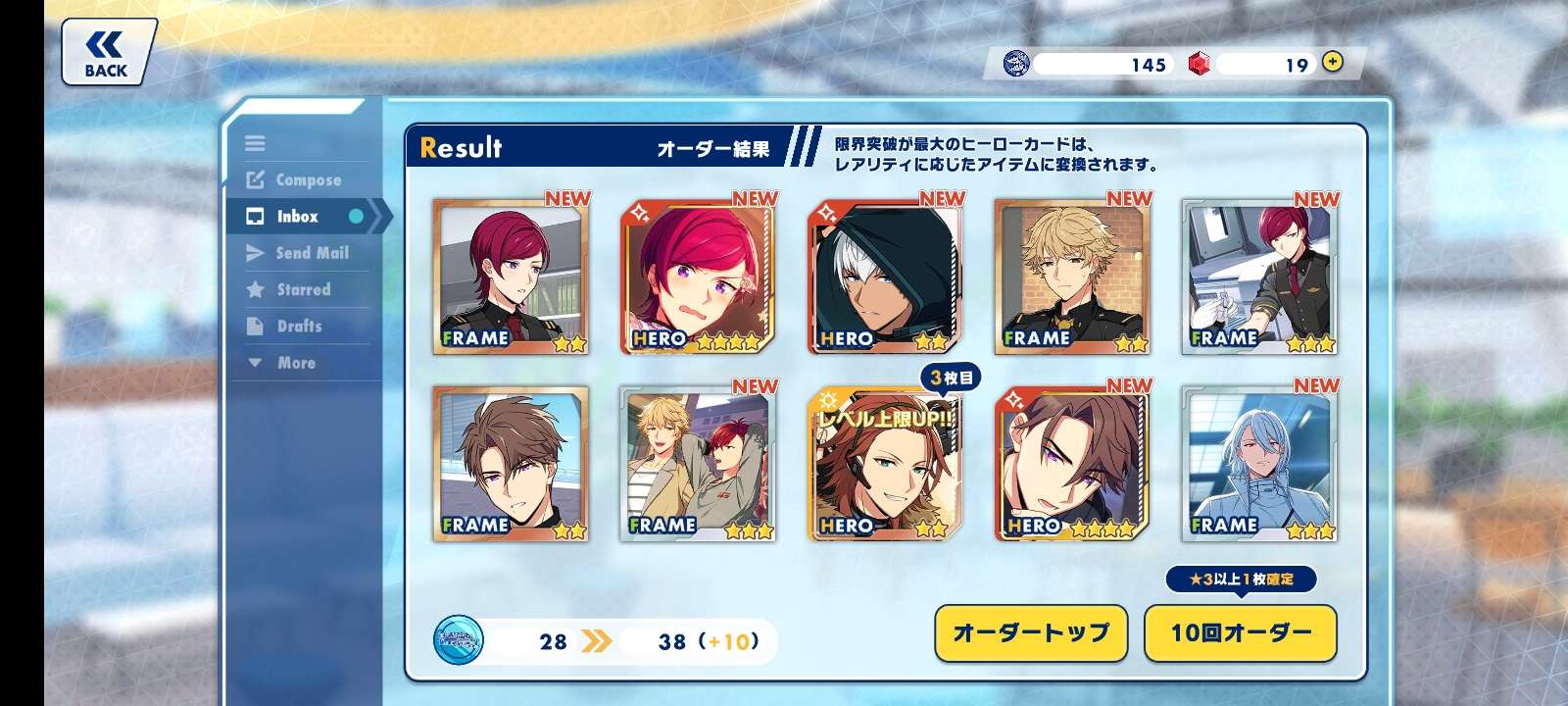View the four-star brown-haired HERO card
The image size is (1568, 706).
1072,464
